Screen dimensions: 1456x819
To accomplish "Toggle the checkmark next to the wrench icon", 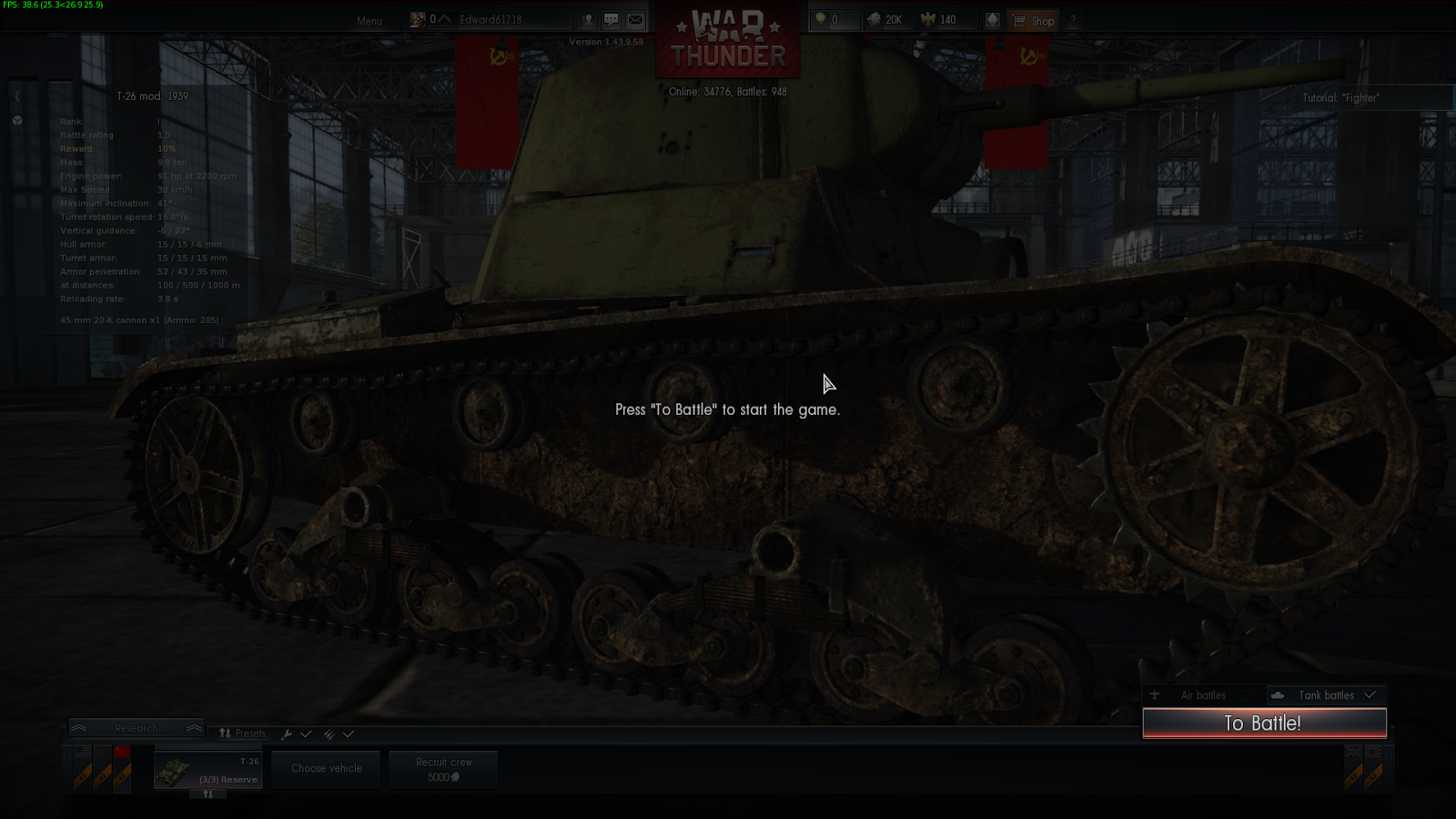I will point(307,733).
